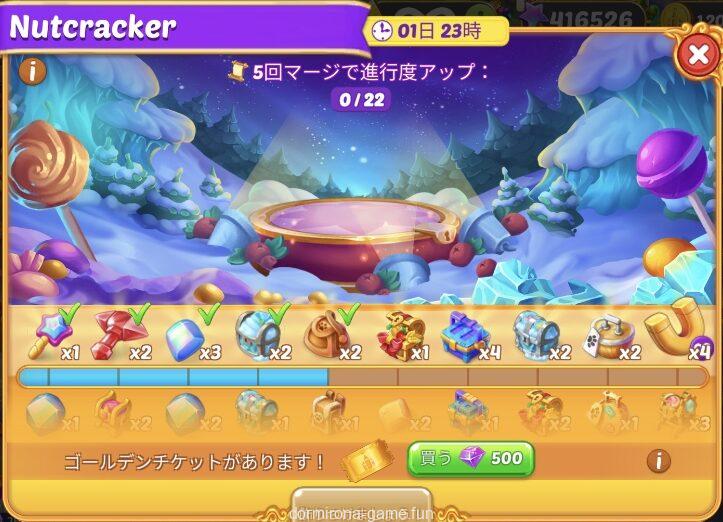This screenshot has width=723, height=522.
Task: Open the event info beside the Nutcracker title
Action: tap(33, 71)
